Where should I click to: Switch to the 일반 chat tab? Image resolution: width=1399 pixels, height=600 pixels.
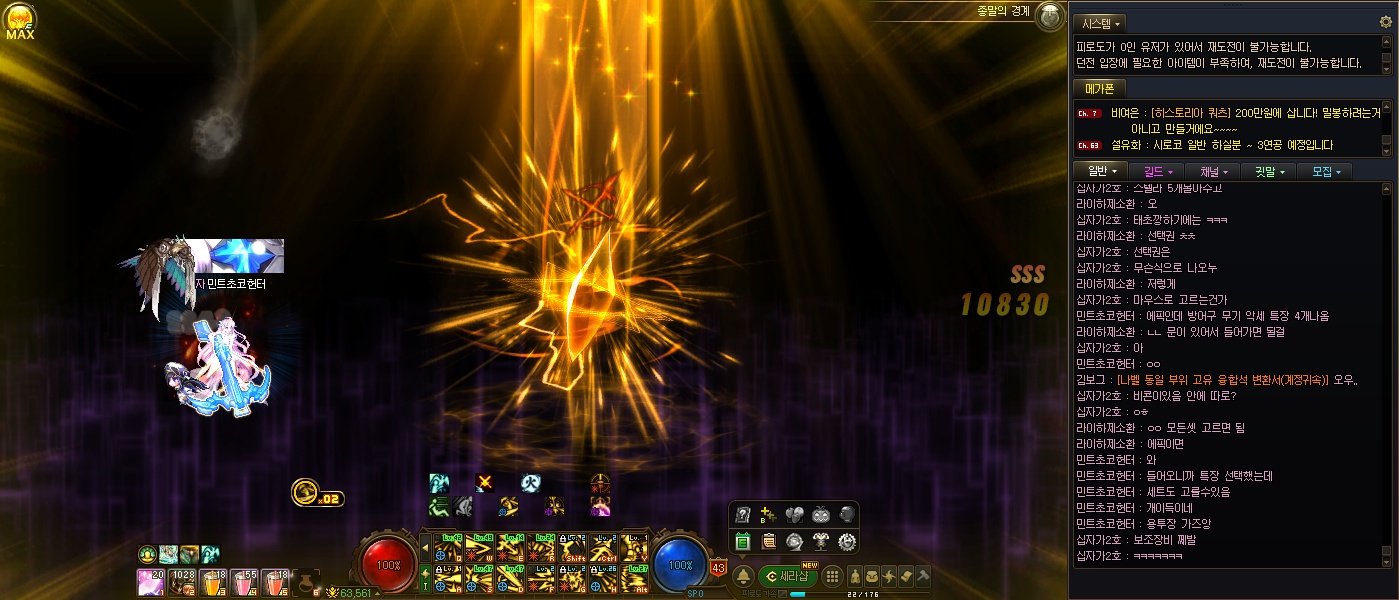click(1100, 171)
